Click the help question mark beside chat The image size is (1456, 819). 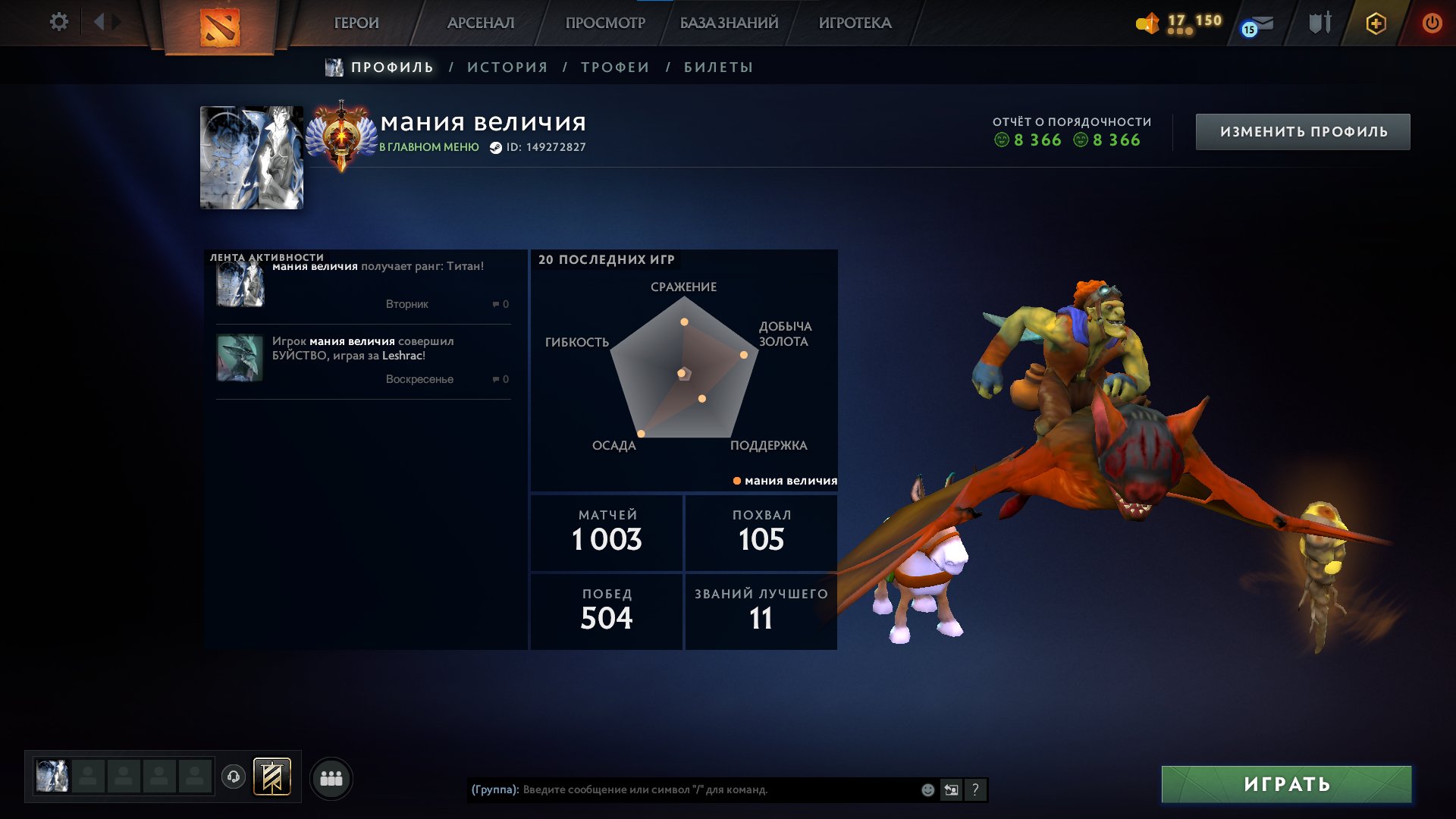[x=975, y=789]
